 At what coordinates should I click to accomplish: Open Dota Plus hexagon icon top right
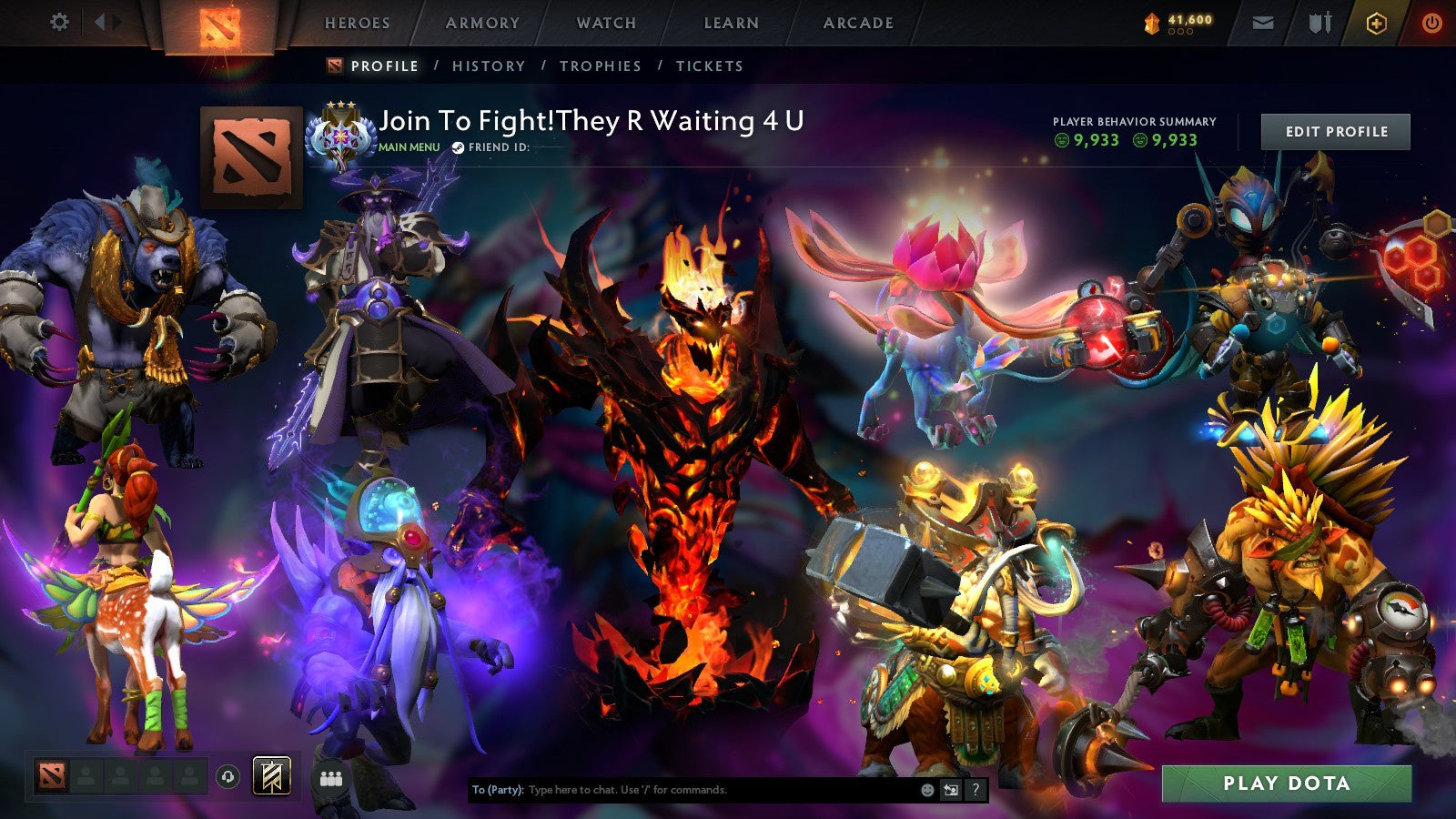(1376, 22)
